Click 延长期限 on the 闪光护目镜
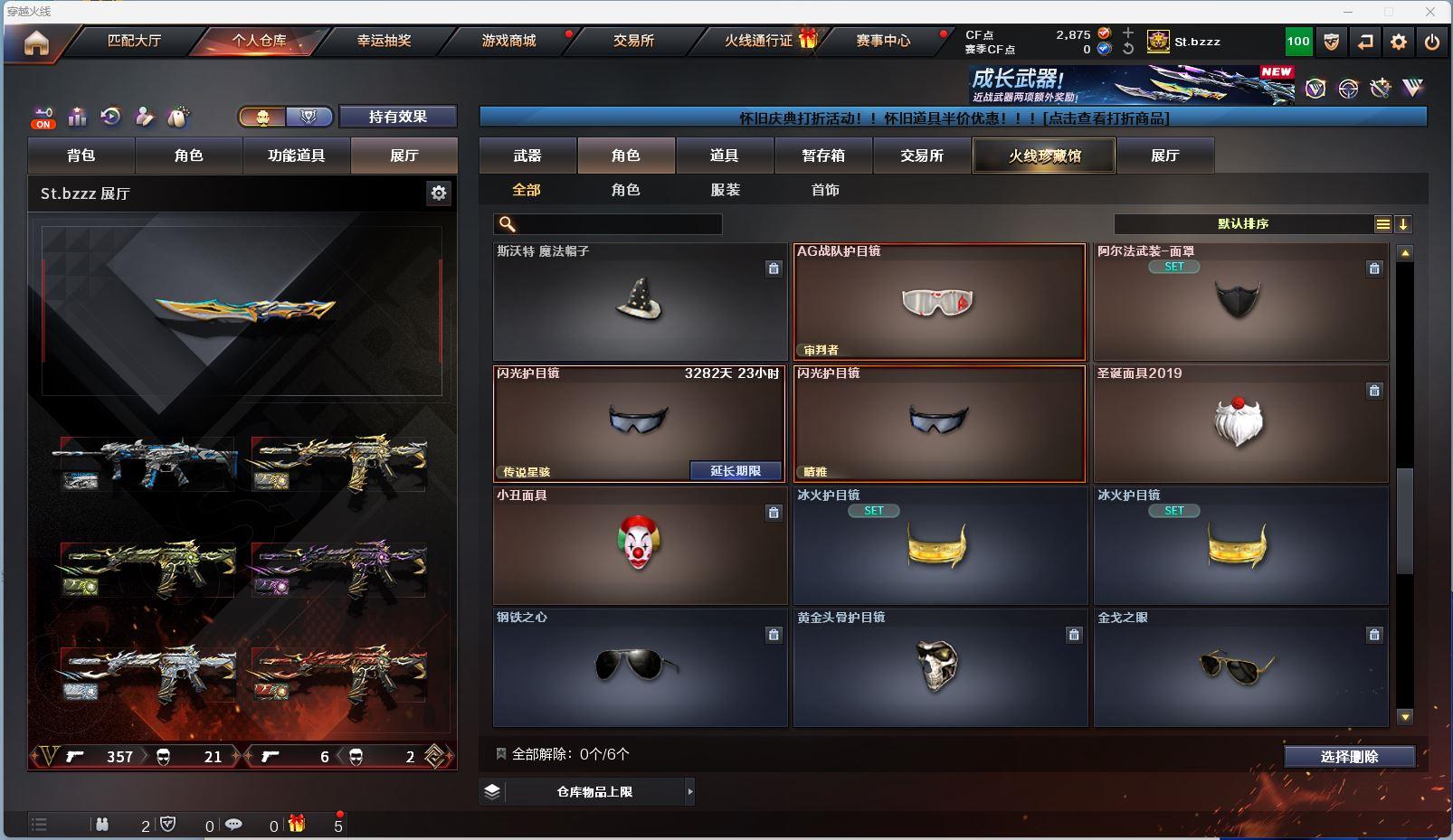The image size is (1453, 840). [735, 471]
